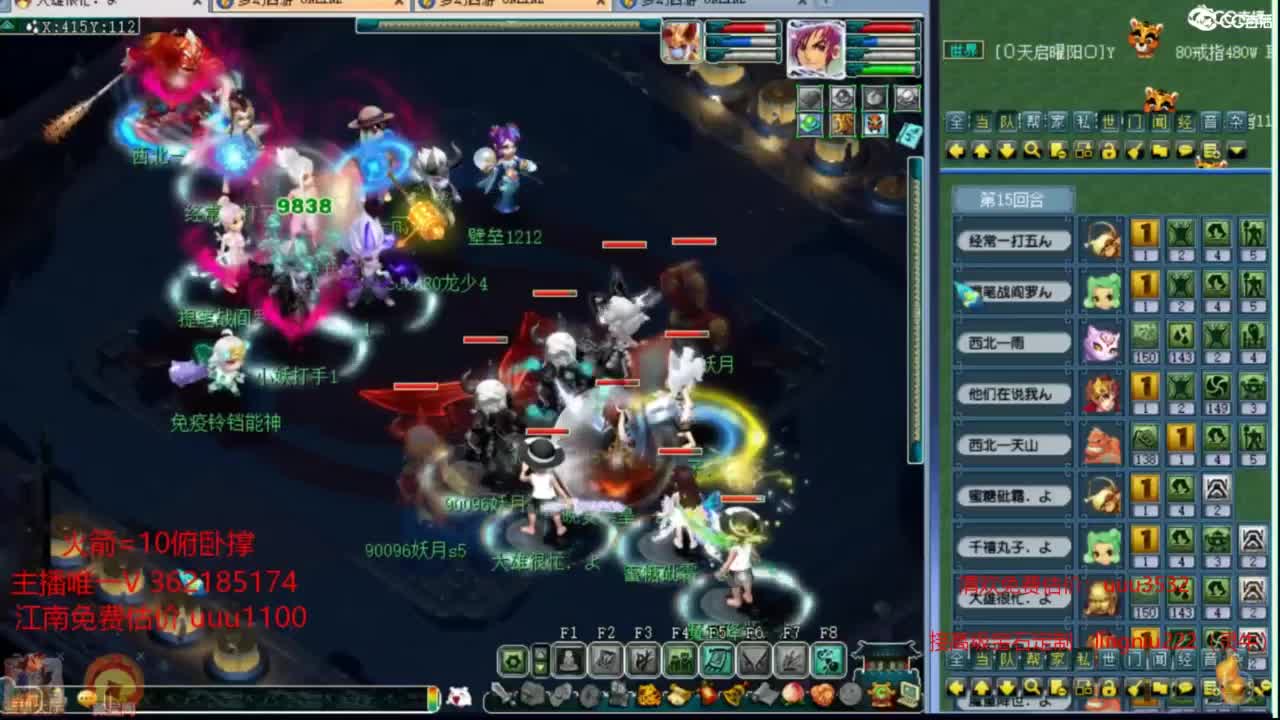Image resolution: width=1280 pixels, height=720 pixels.
Task: Click the peach item icon in item bar
Action: 791,694
